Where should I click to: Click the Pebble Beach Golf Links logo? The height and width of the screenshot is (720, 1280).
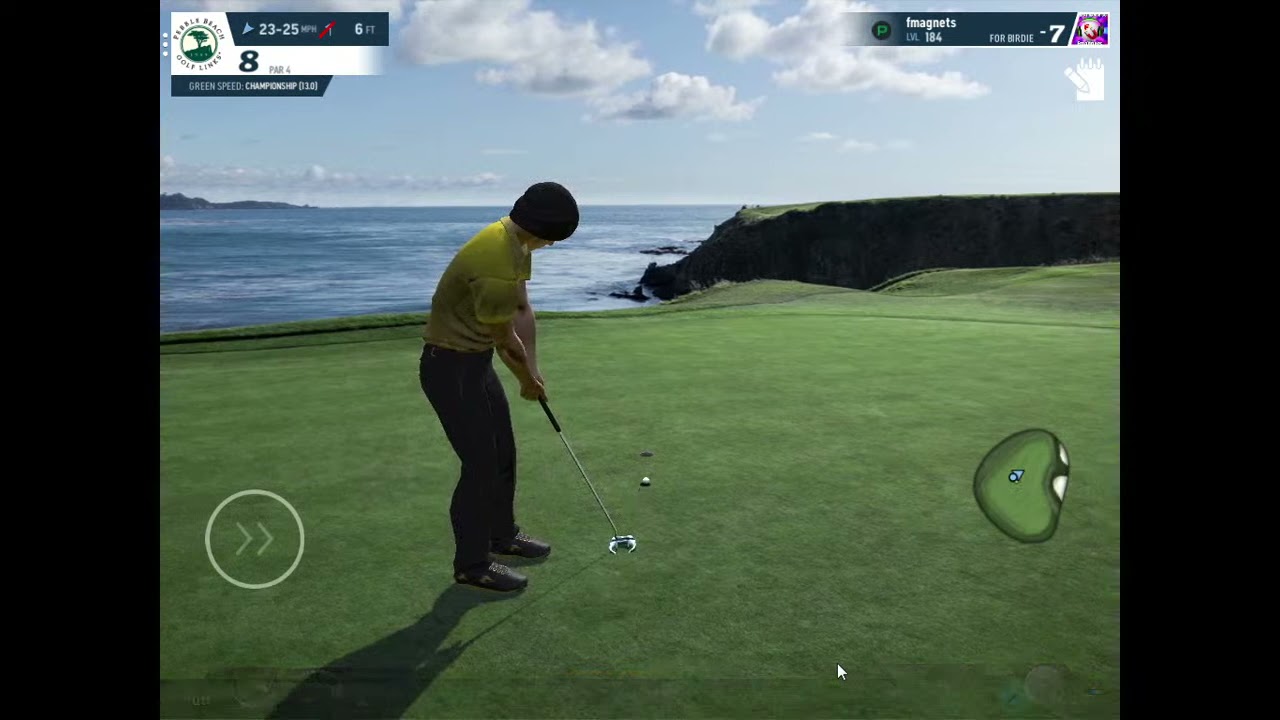pyautogui.click(x=198, y=44)
